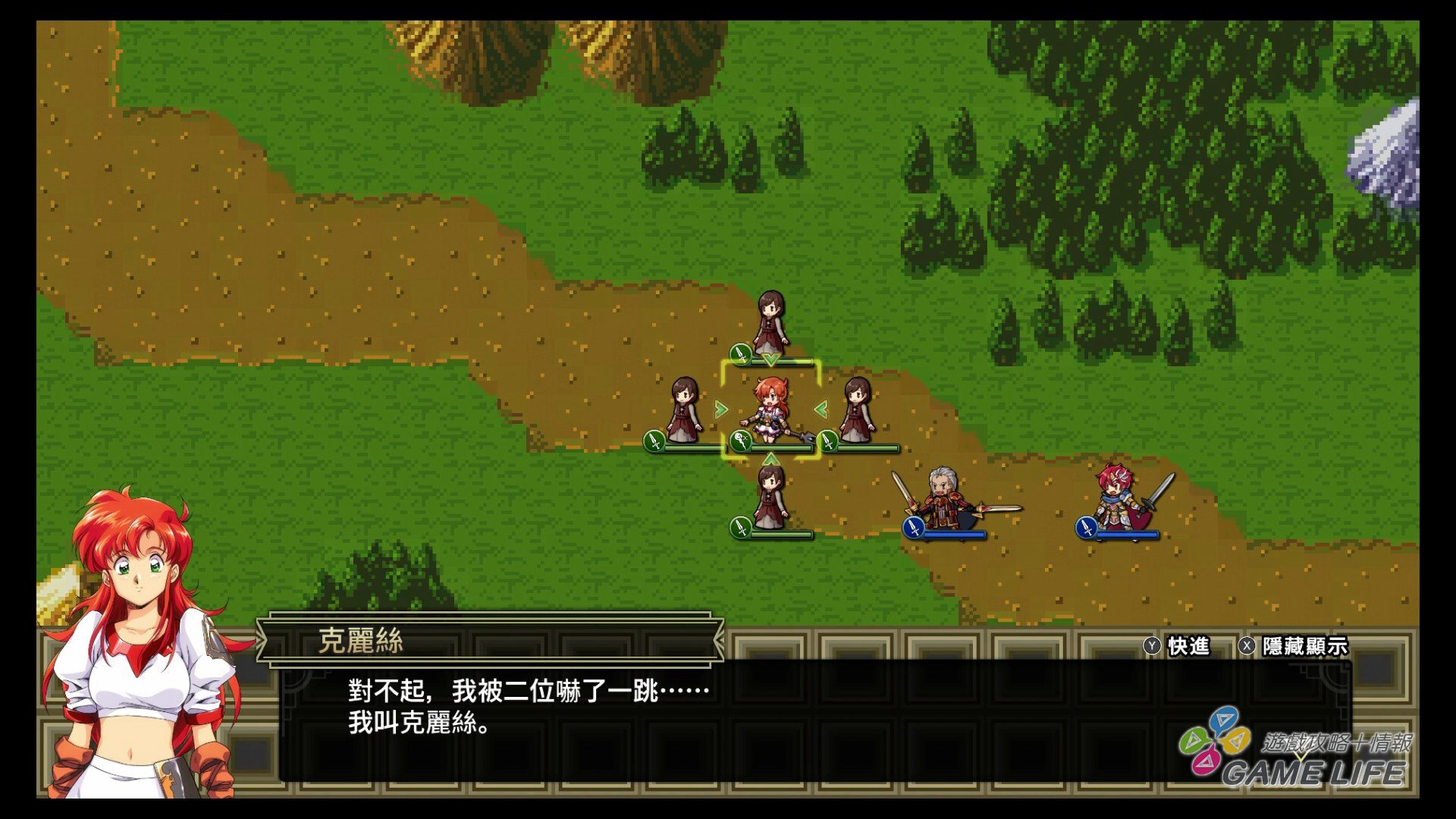
Task: Click the sword icon on the red-haired knight's blue bar
Action: [x=1087, y=528]
